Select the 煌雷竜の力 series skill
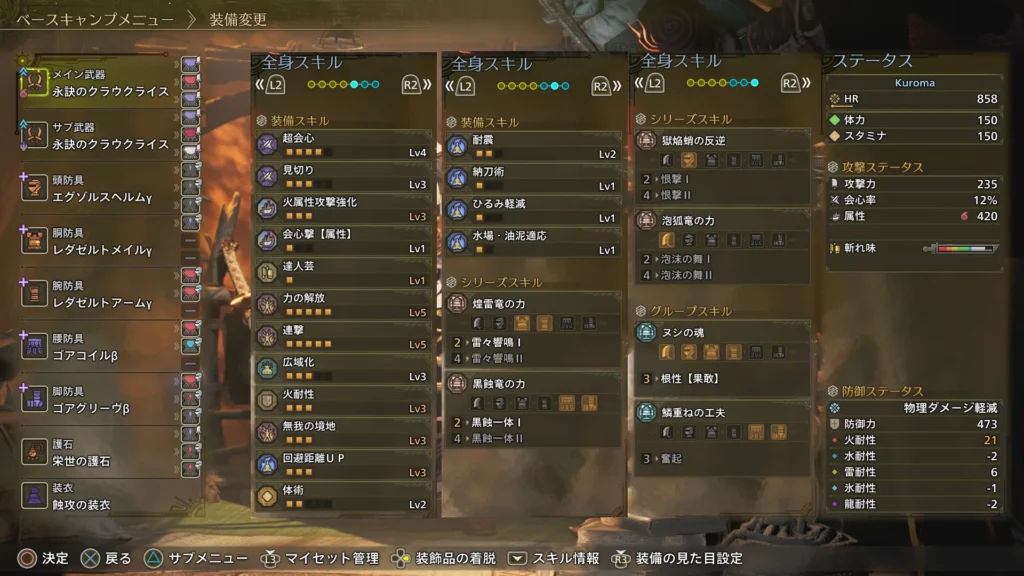1024x576 pixels. click(x=532, y=303)
